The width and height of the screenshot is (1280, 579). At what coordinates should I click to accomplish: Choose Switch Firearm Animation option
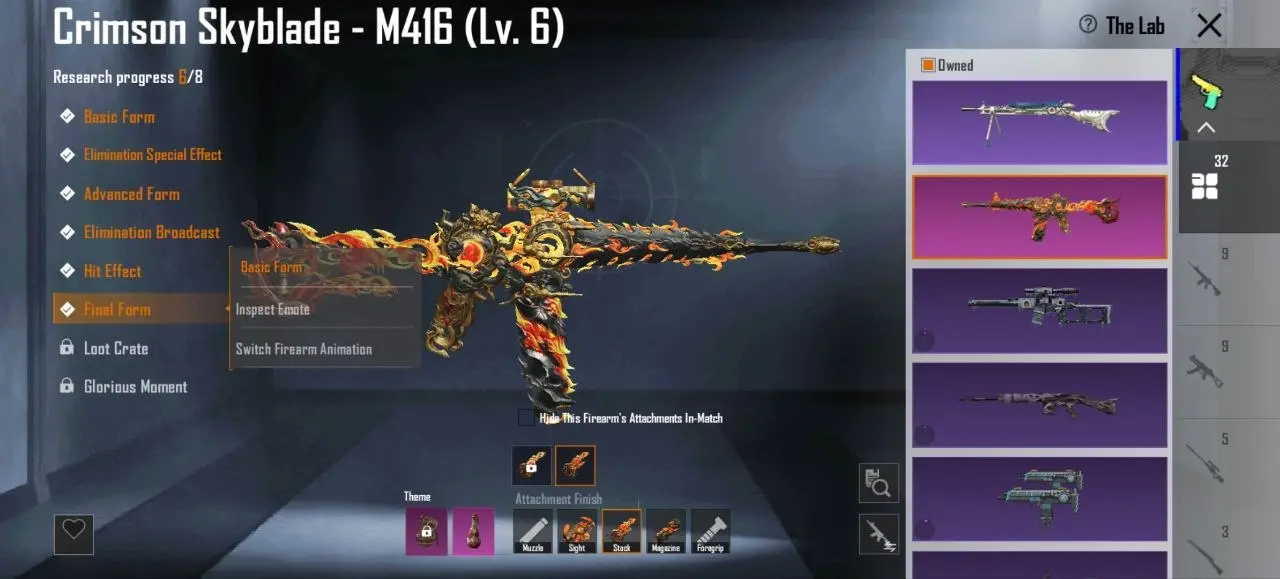click(304, 349)
